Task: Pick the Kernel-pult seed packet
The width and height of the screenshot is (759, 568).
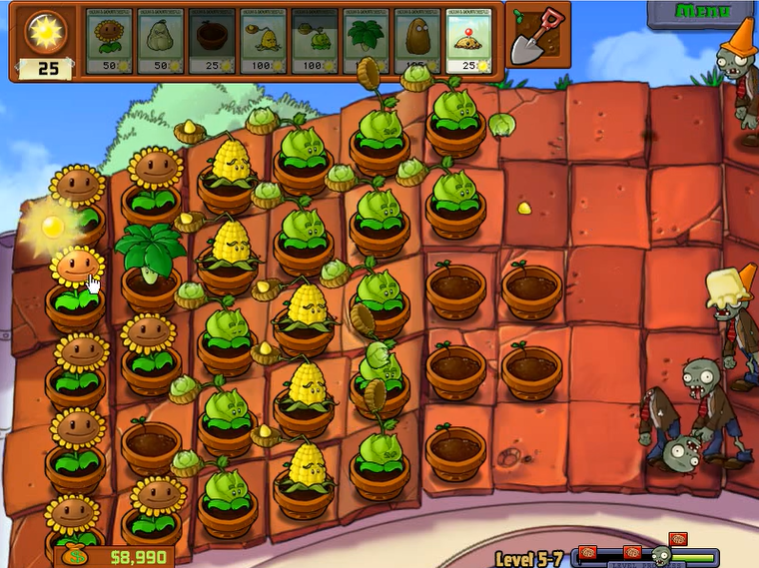Action: (x=263, y=41)
